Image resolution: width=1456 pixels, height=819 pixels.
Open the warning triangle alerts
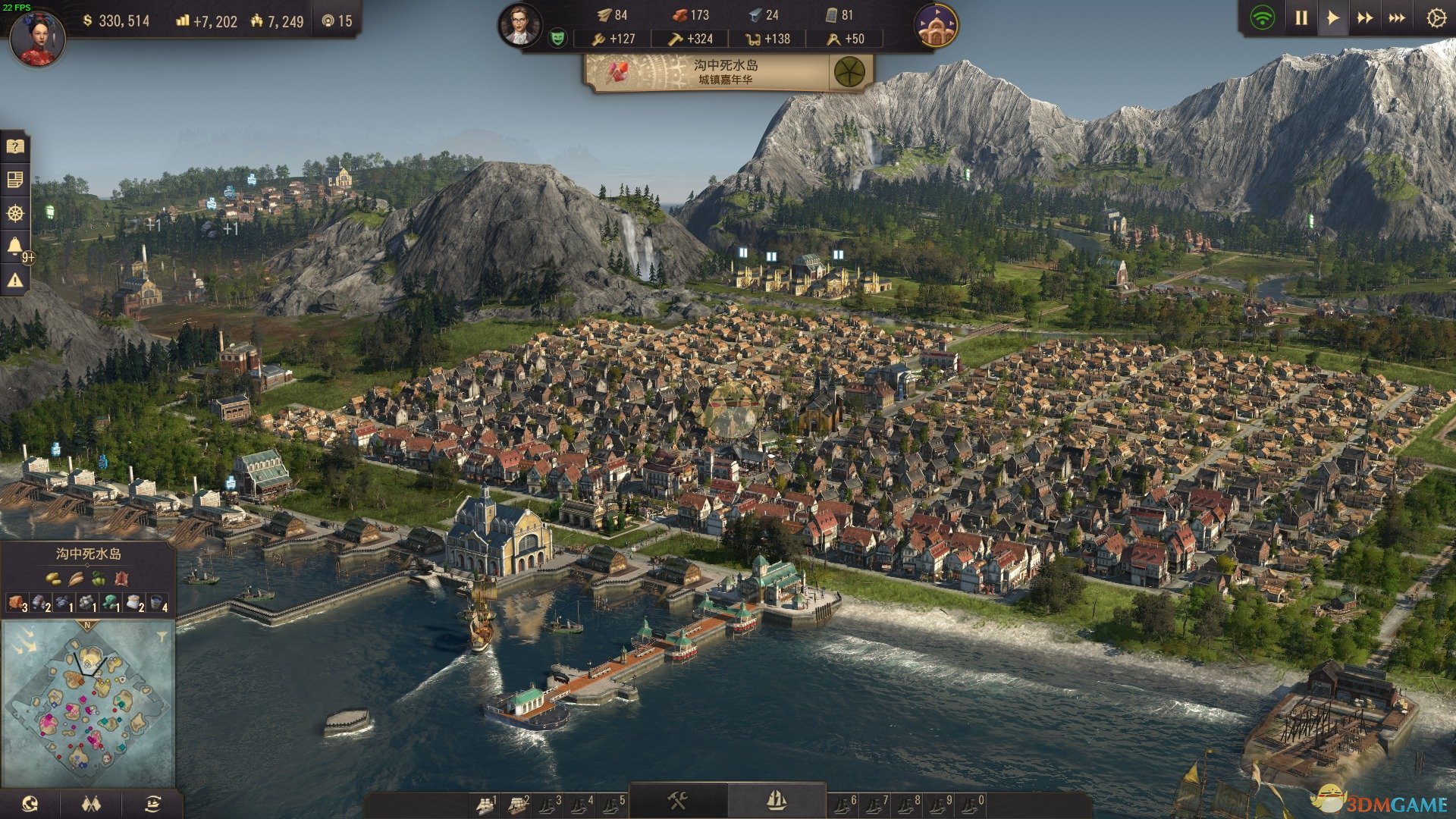coord(15,280)
